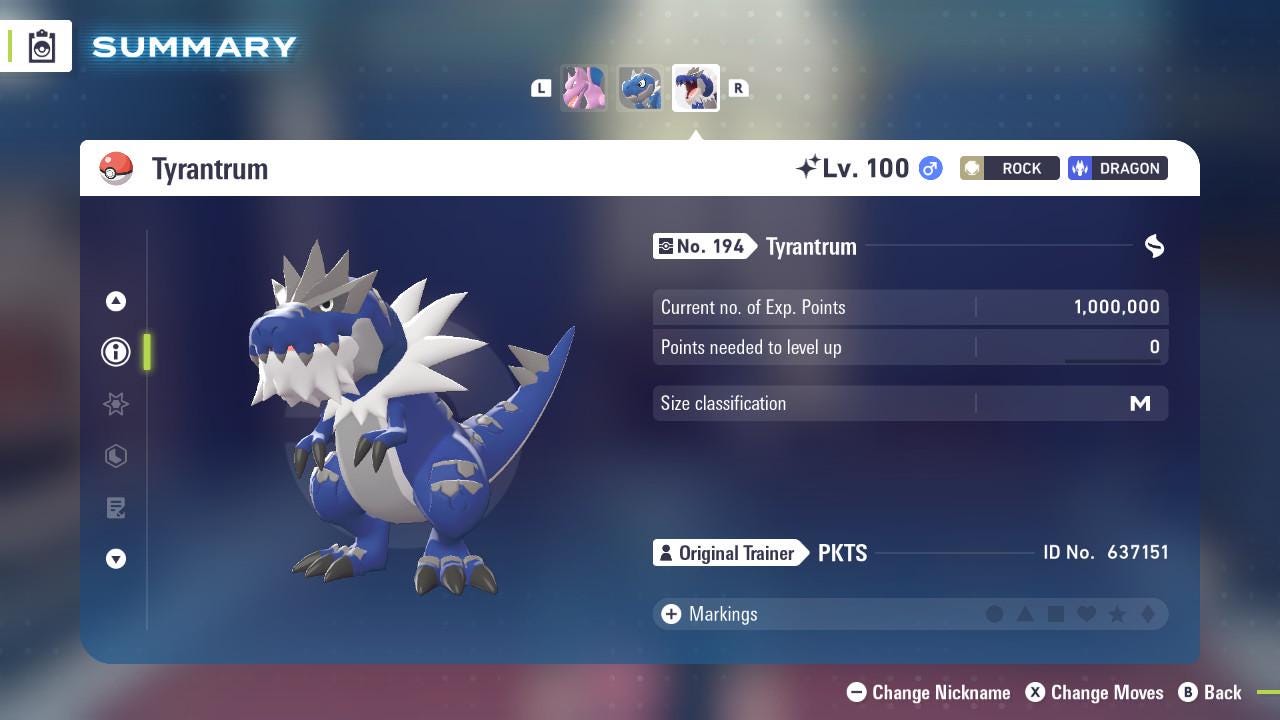The height and width of the screenshot is (720, 1280).
Task: Toggle the circle marking
Action: point(995,614)
